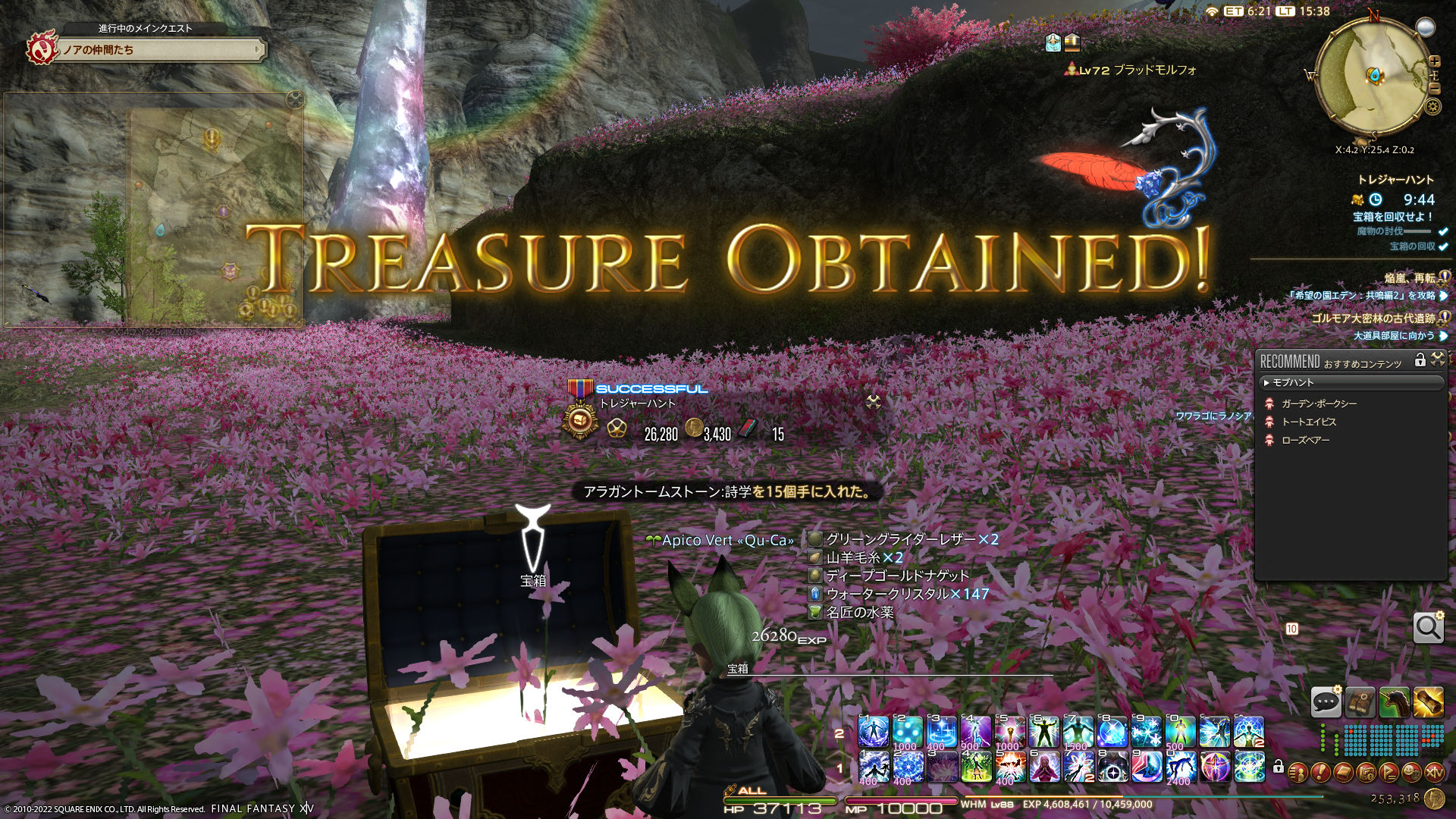Toggle the lock on the Recommend panel
This screenshot has height=819, width=1456.
pyautogui.click(x=1420, y=361)
